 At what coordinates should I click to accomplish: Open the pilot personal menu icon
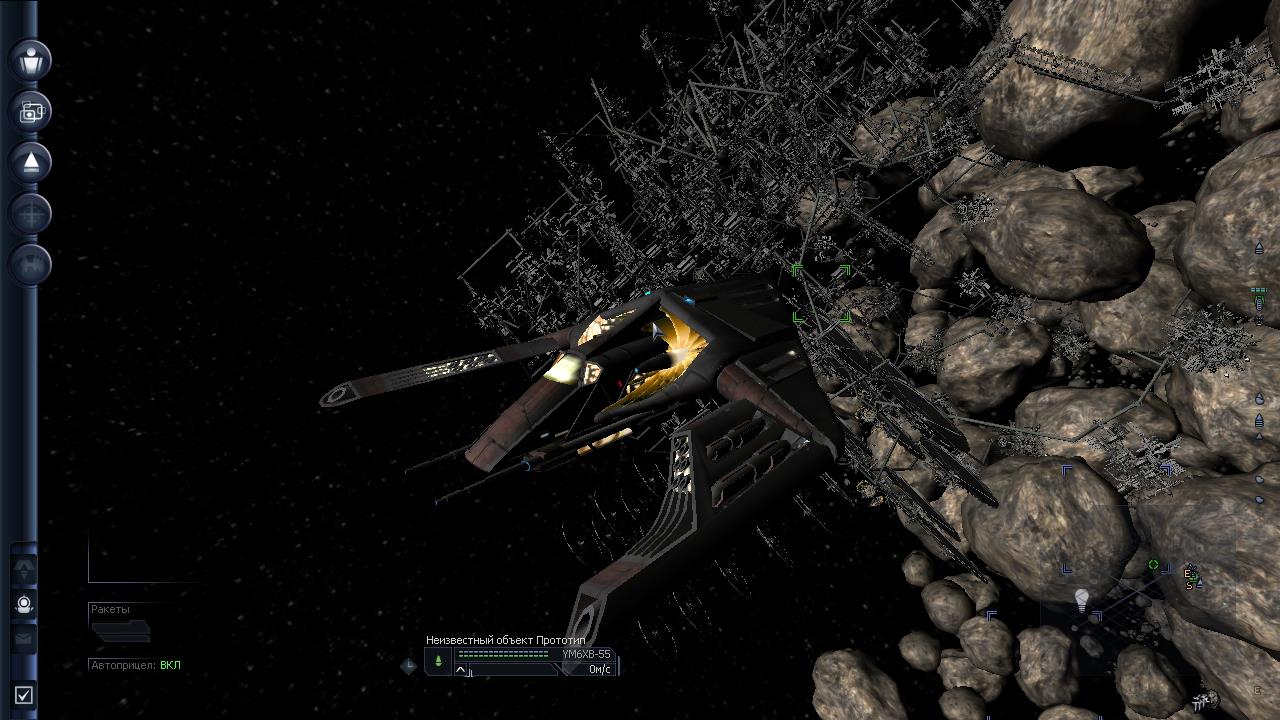(x=31, y=60)
